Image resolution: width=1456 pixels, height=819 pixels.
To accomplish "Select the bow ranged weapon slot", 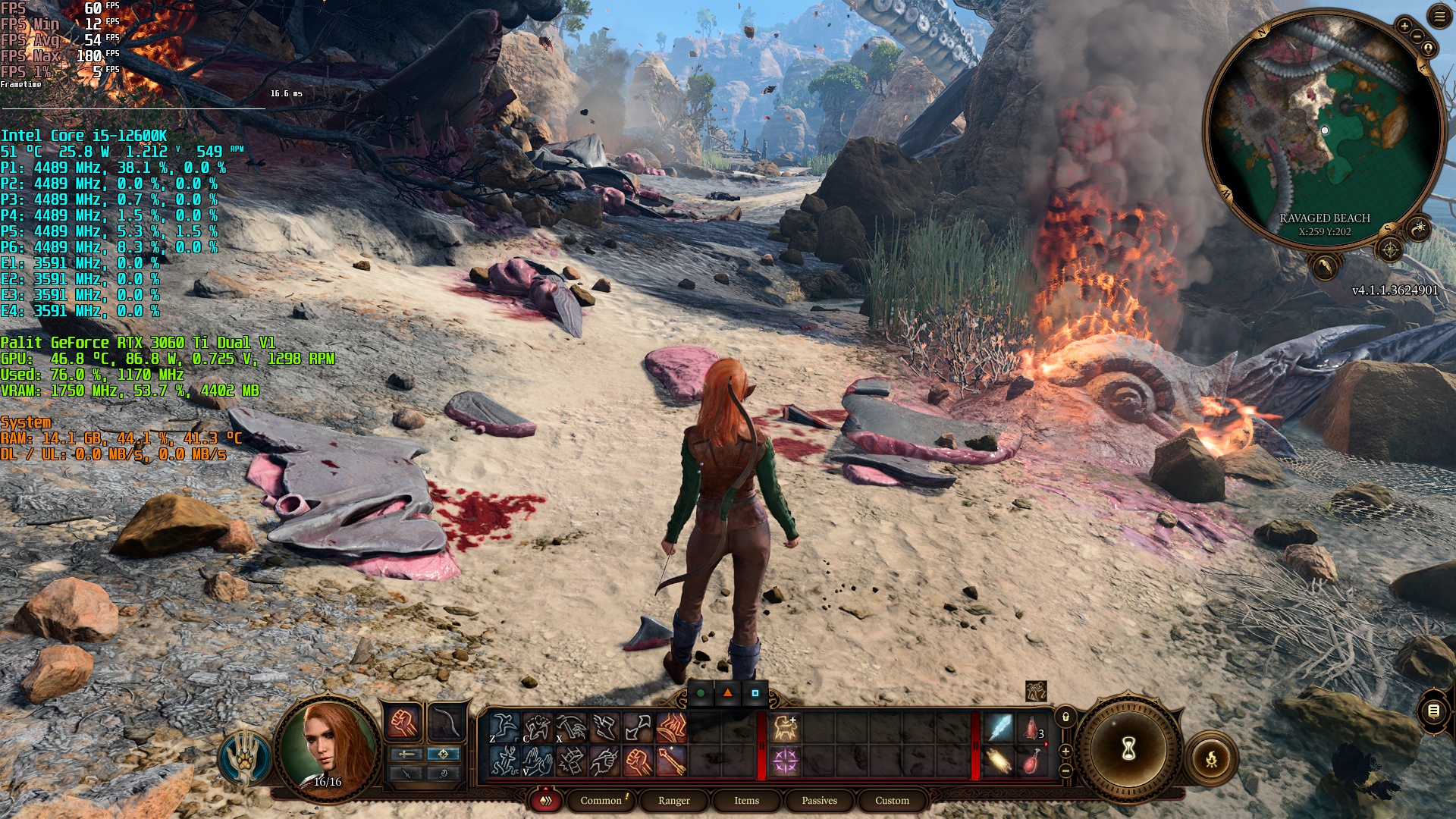I will pos(447,723).
